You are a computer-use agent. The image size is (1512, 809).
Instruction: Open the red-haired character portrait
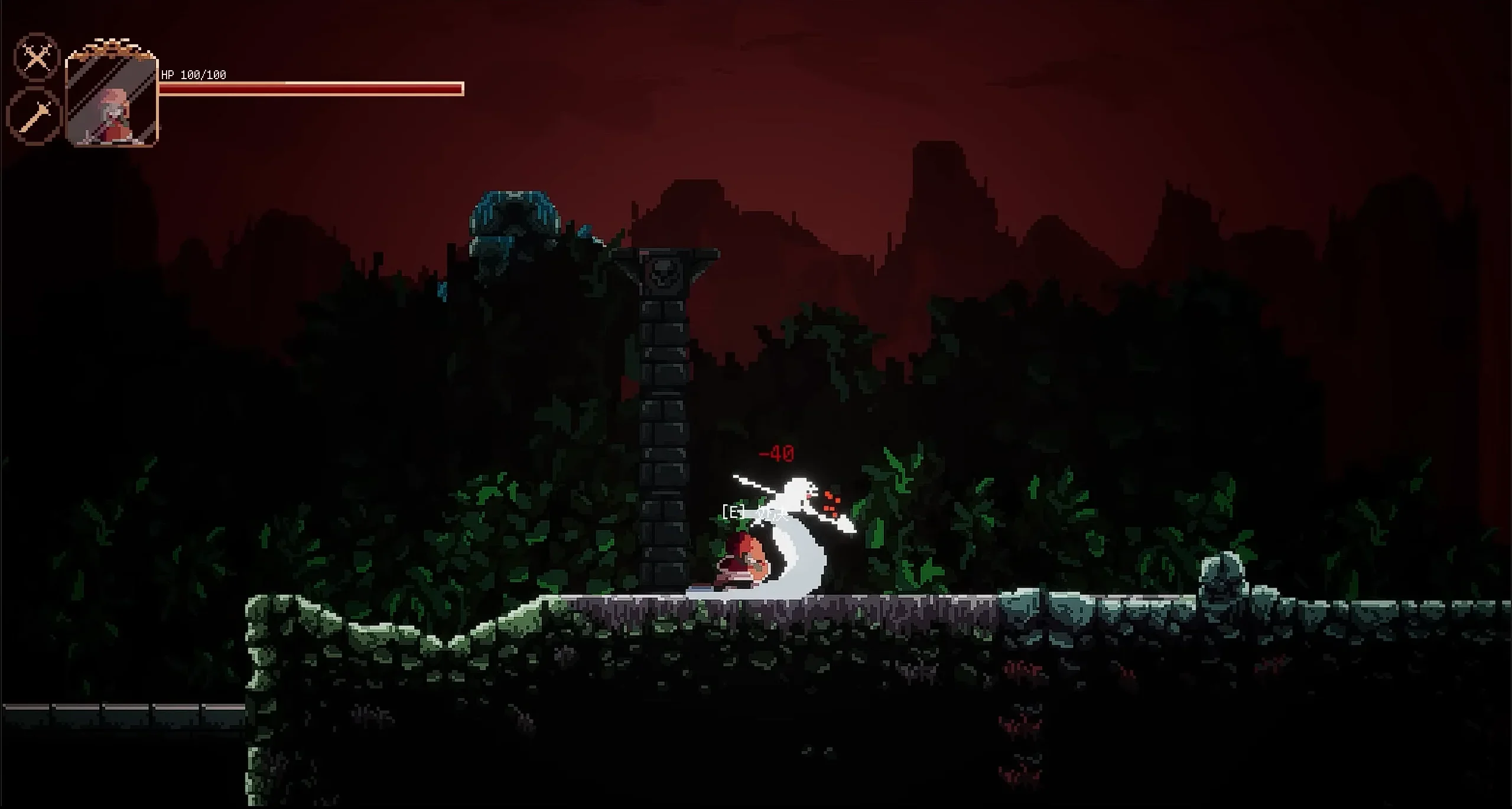[x=112, y=99]
